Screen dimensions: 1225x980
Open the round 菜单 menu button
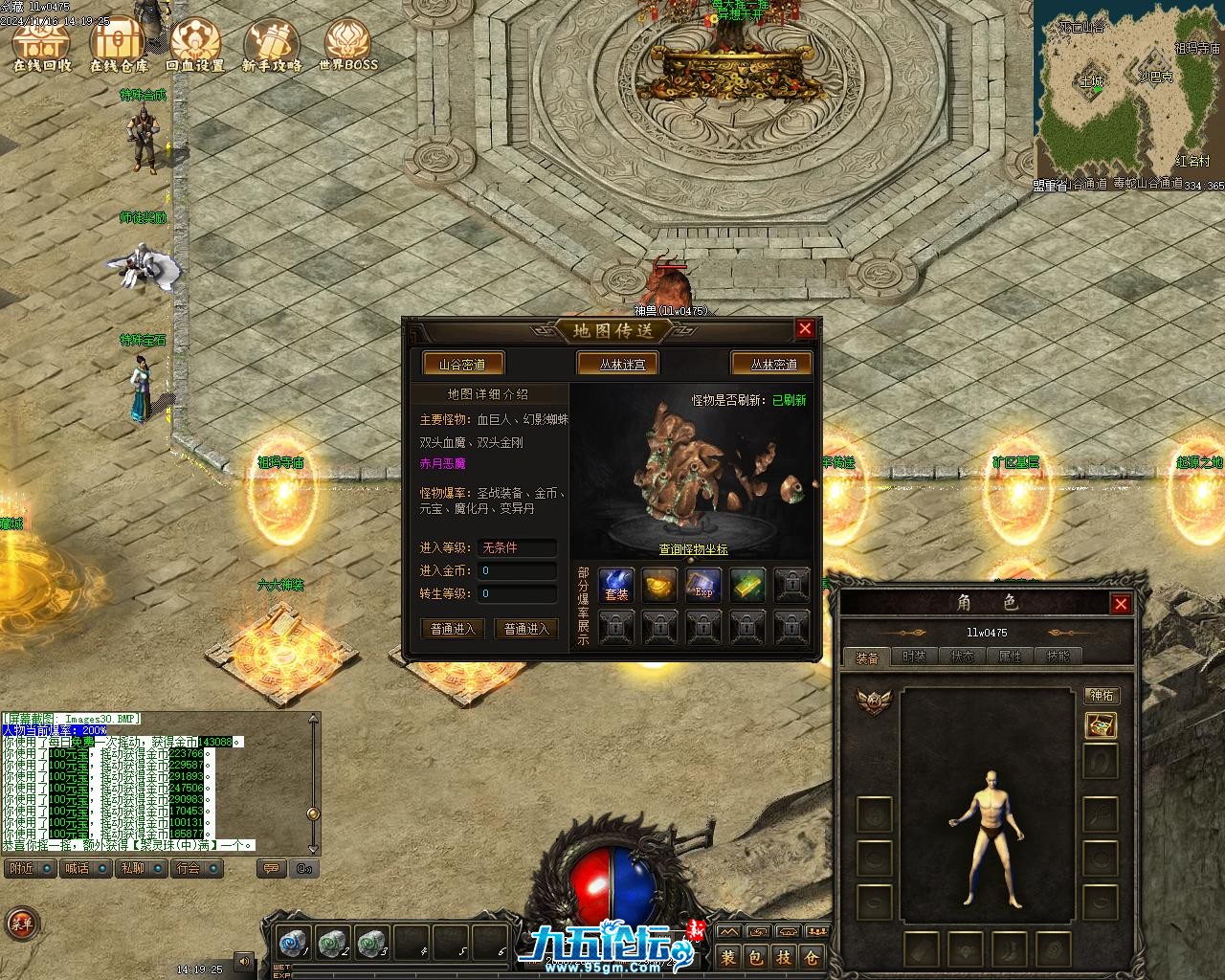point(21,924)
